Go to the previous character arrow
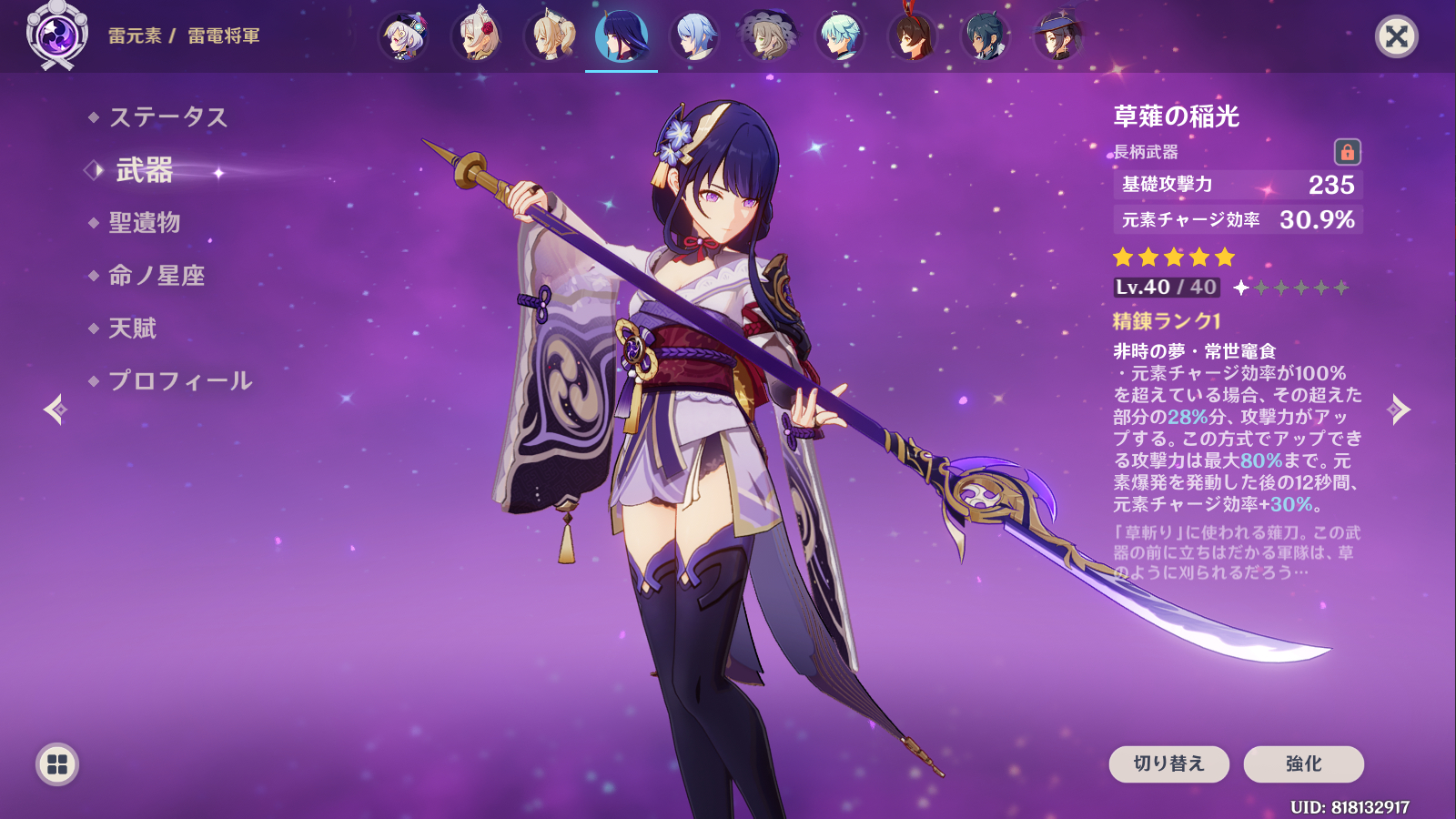The width and height of the screenshot is (1456, 819). pyautogui.click(x=55, y=409)
